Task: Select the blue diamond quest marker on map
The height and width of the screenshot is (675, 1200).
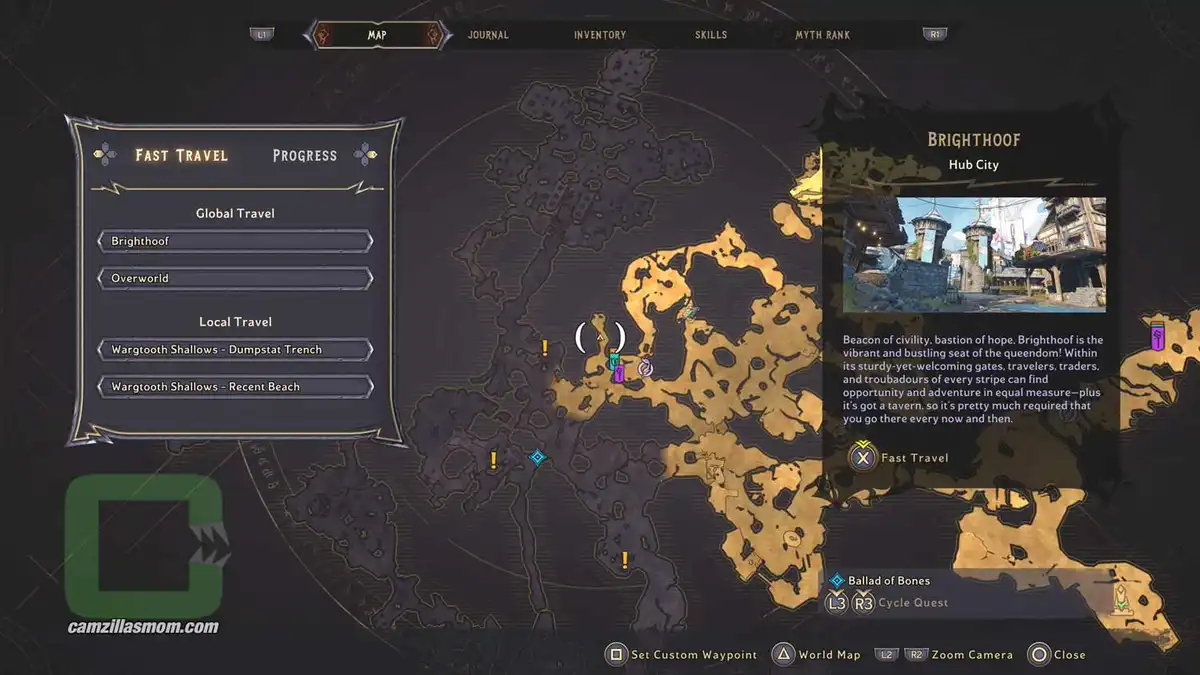Action: 538,458
